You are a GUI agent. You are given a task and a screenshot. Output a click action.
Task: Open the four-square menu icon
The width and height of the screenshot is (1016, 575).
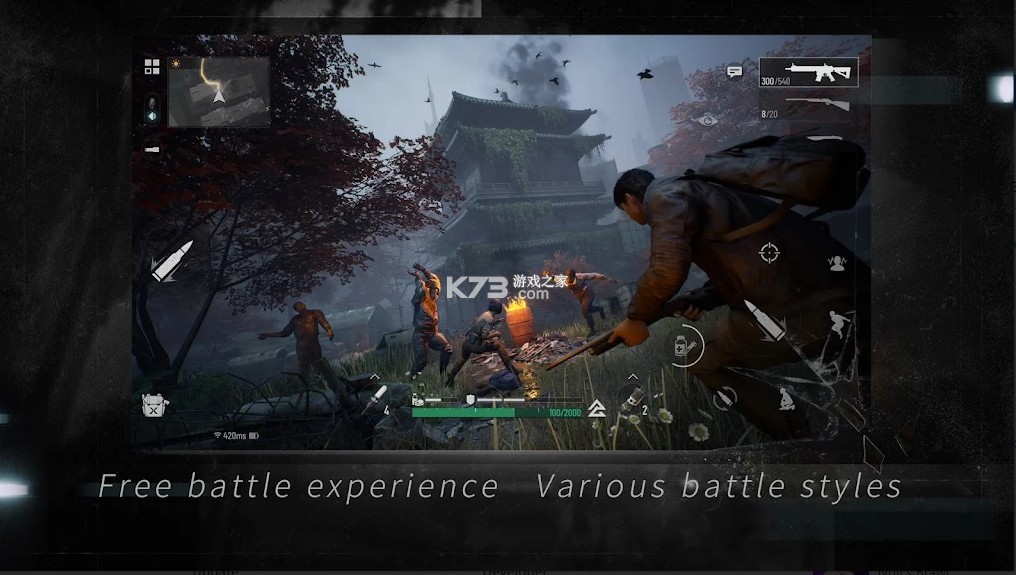(152, 67)
